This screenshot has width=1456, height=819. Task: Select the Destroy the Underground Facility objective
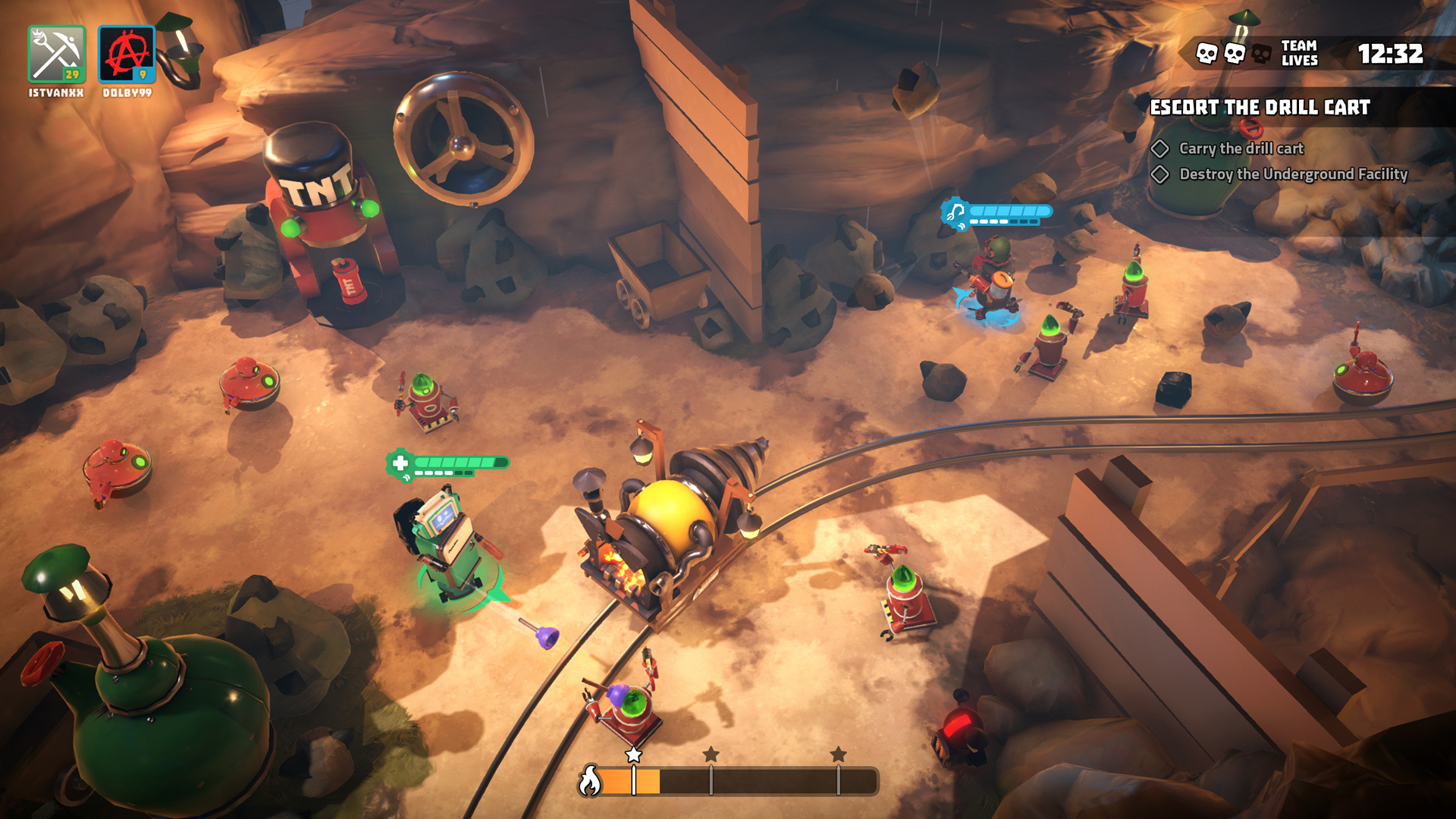(1292, 174)
